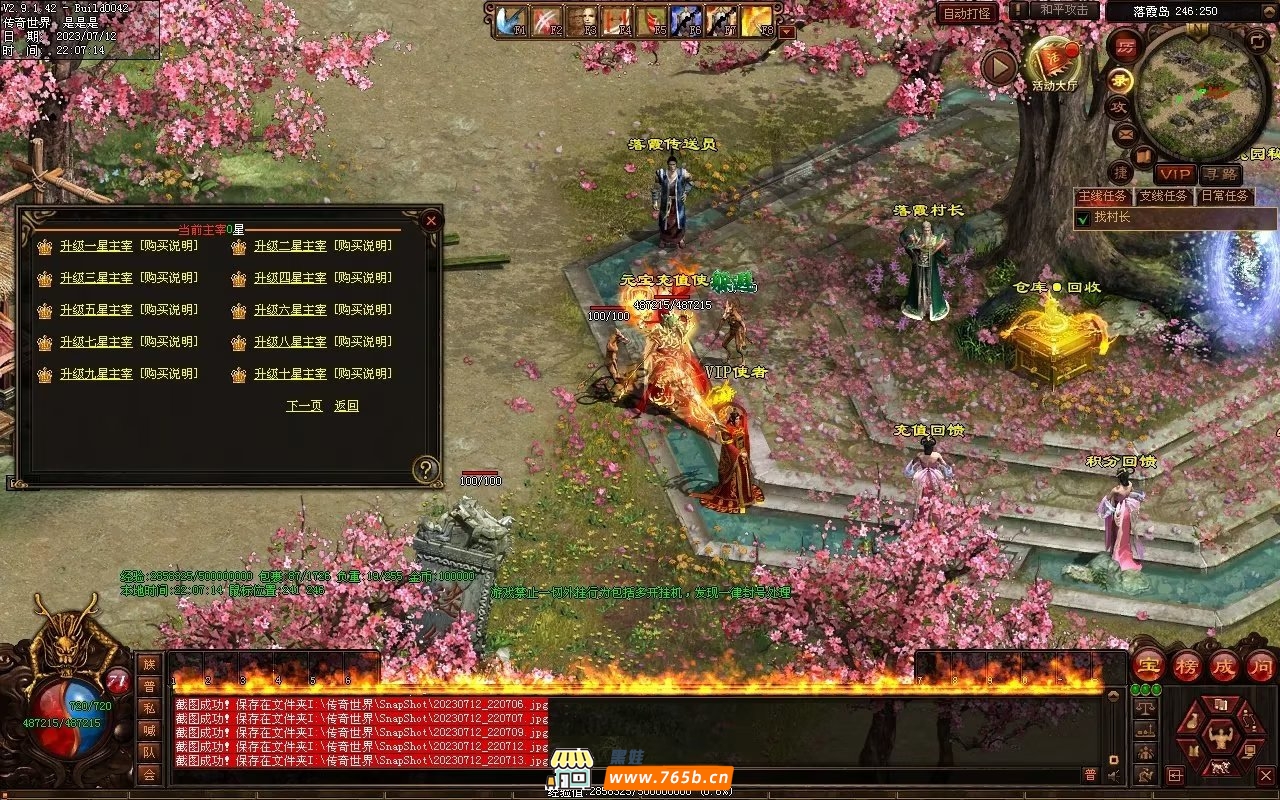Select 升级十星主宰 upgrade link
Screen dimensions: 1280x800
click(x=290, y=374)
